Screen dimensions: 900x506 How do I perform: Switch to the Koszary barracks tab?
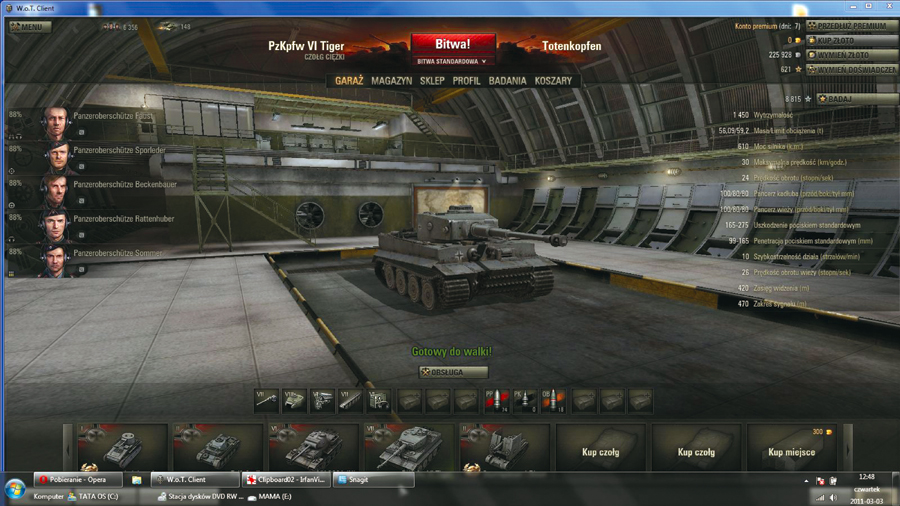[x=553, y=81]
